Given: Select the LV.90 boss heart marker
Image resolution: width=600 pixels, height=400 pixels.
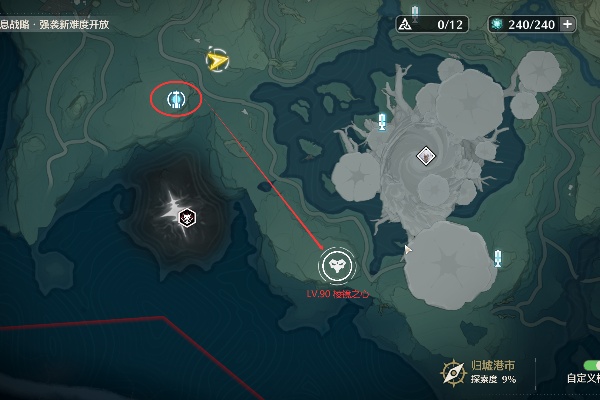Looking at the screenshot, I should point(337,266).
